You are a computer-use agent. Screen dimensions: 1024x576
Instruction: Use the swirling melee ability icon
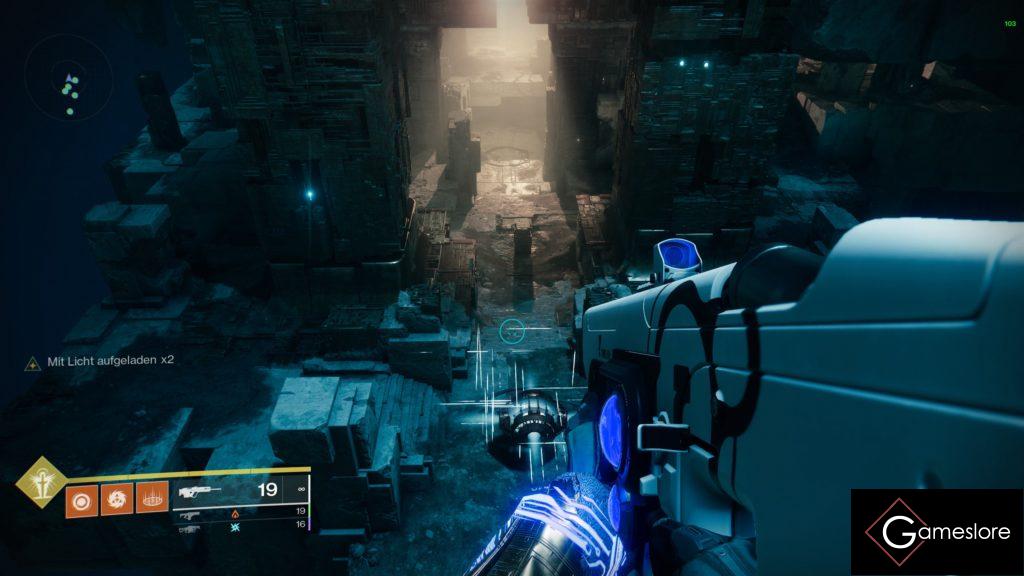tap(115, 498)
